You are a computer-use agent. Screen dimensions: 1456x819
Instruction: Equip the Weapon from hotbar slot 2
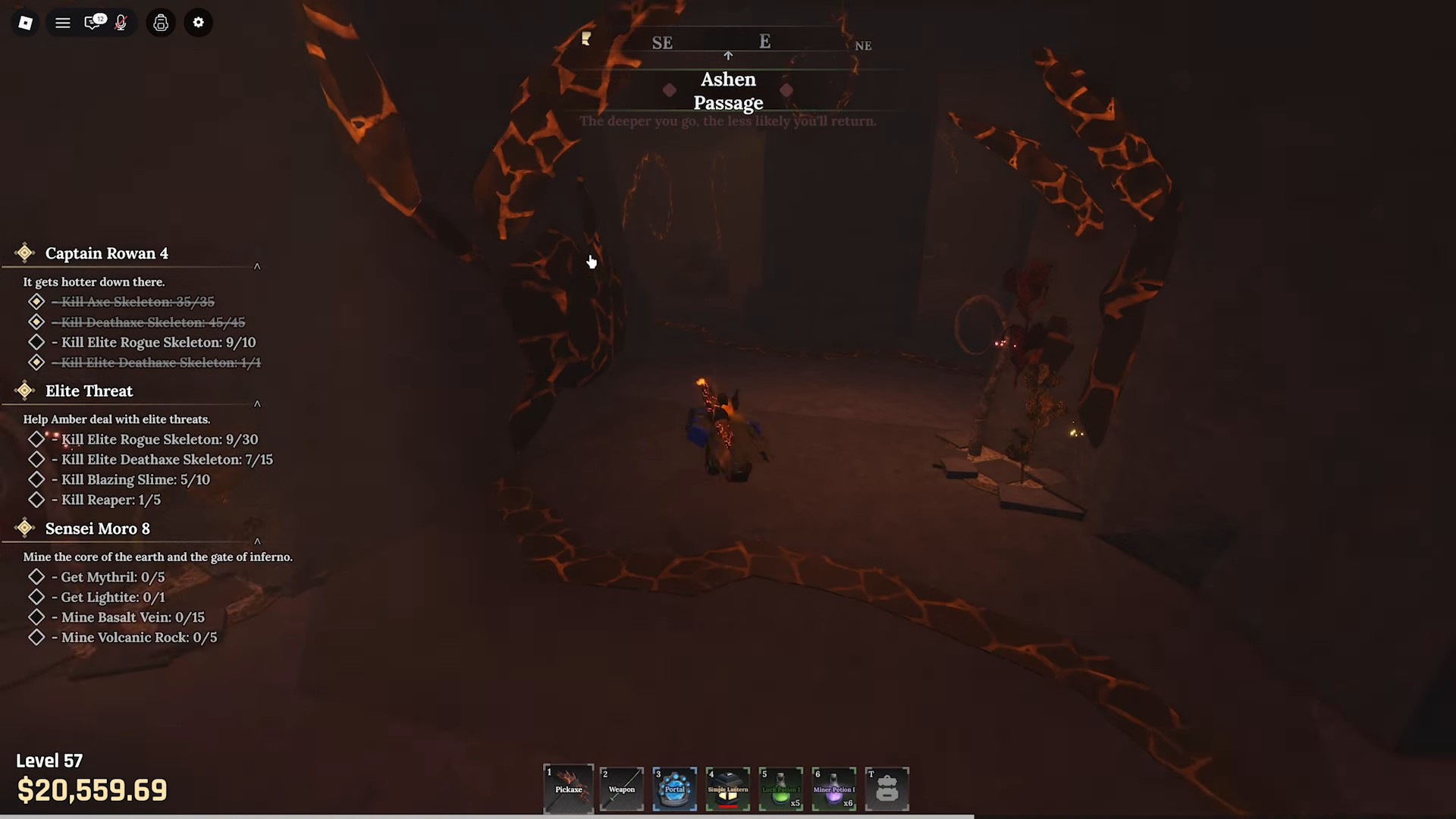(x=621, y=789)
